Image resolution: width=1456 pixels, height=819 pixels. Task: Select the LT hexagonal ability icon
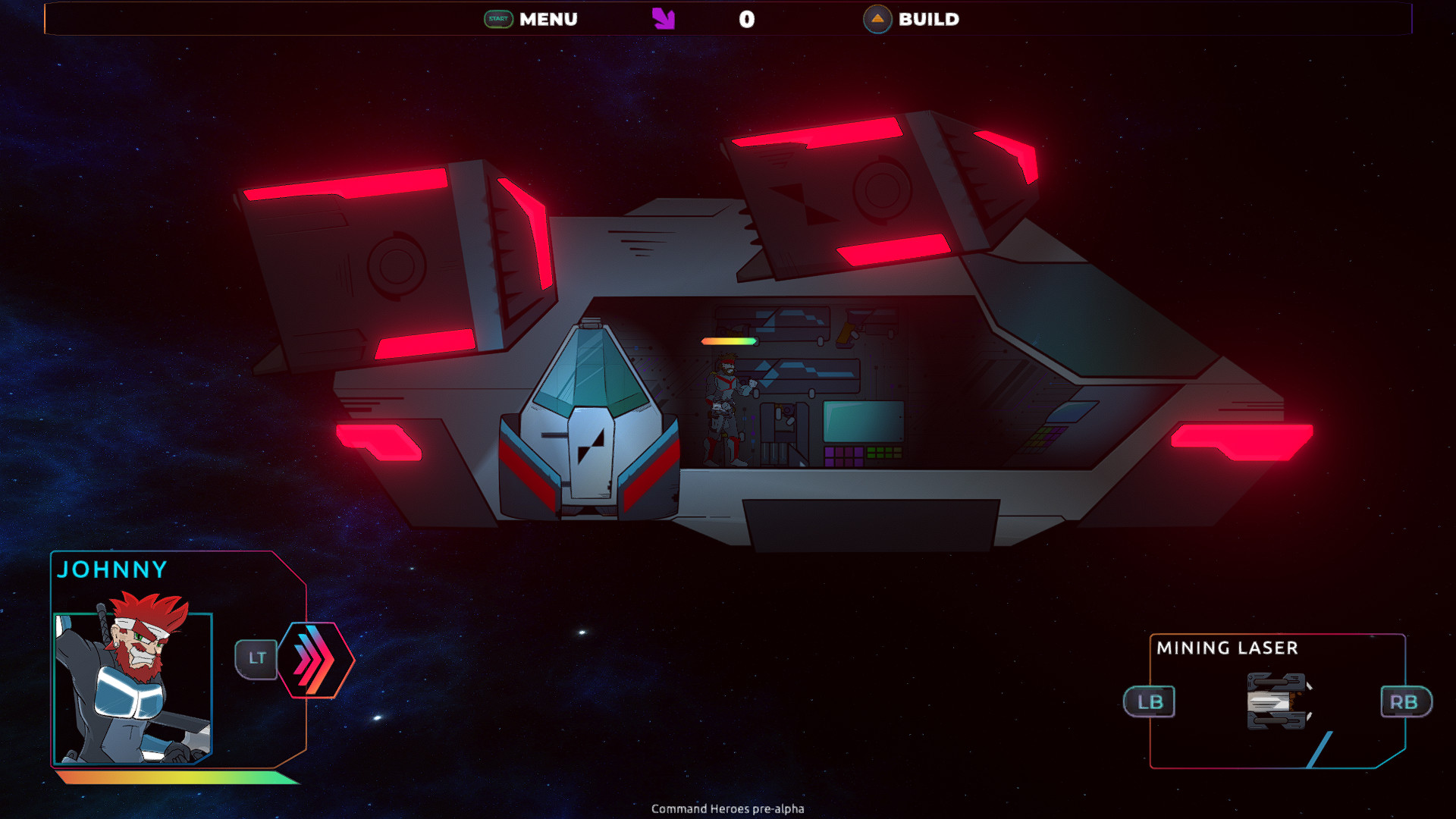click(x=256, y=659)
